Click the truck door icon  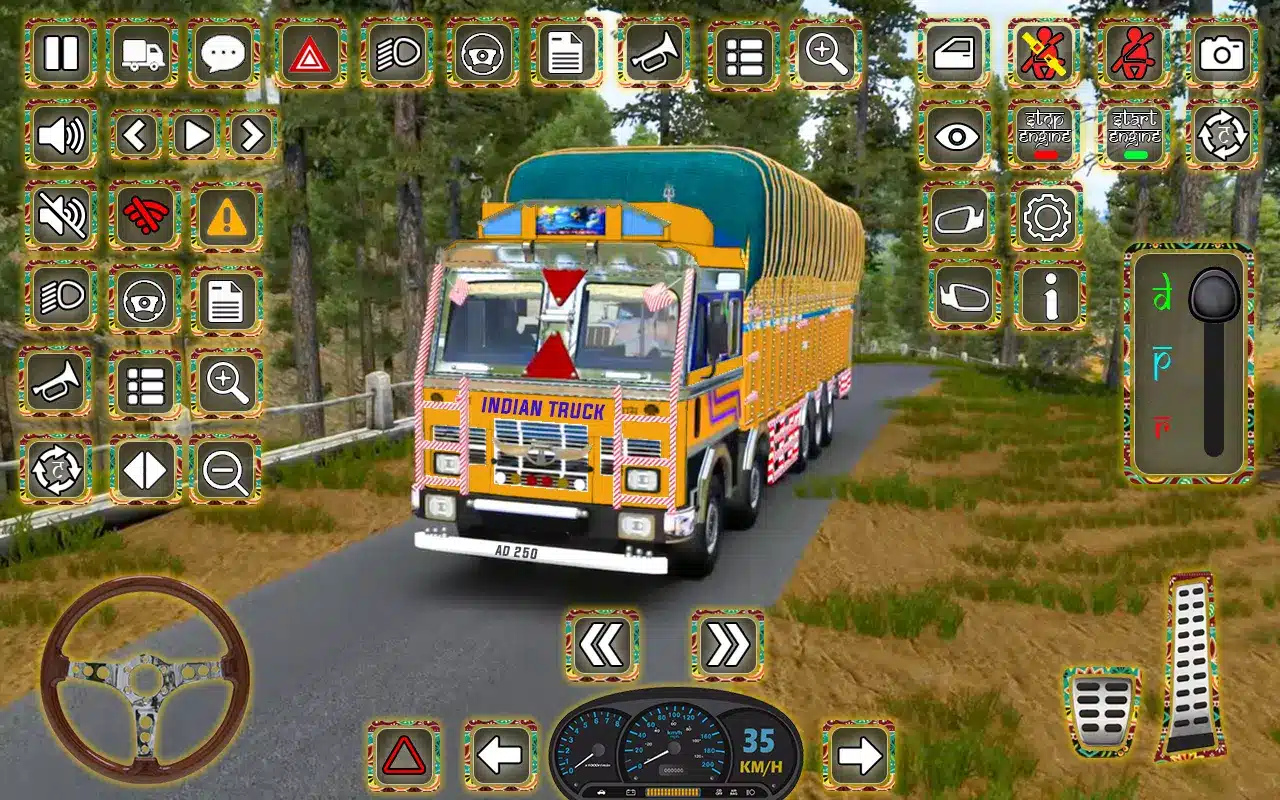click(954, 52)
